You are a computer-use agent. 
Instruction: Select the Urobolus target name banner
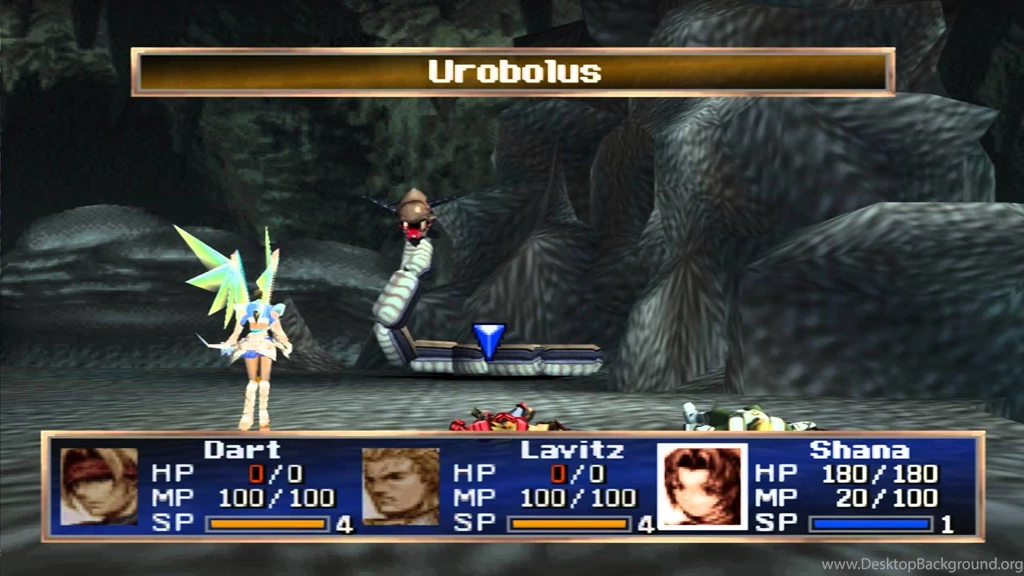[x=513, y=72]
